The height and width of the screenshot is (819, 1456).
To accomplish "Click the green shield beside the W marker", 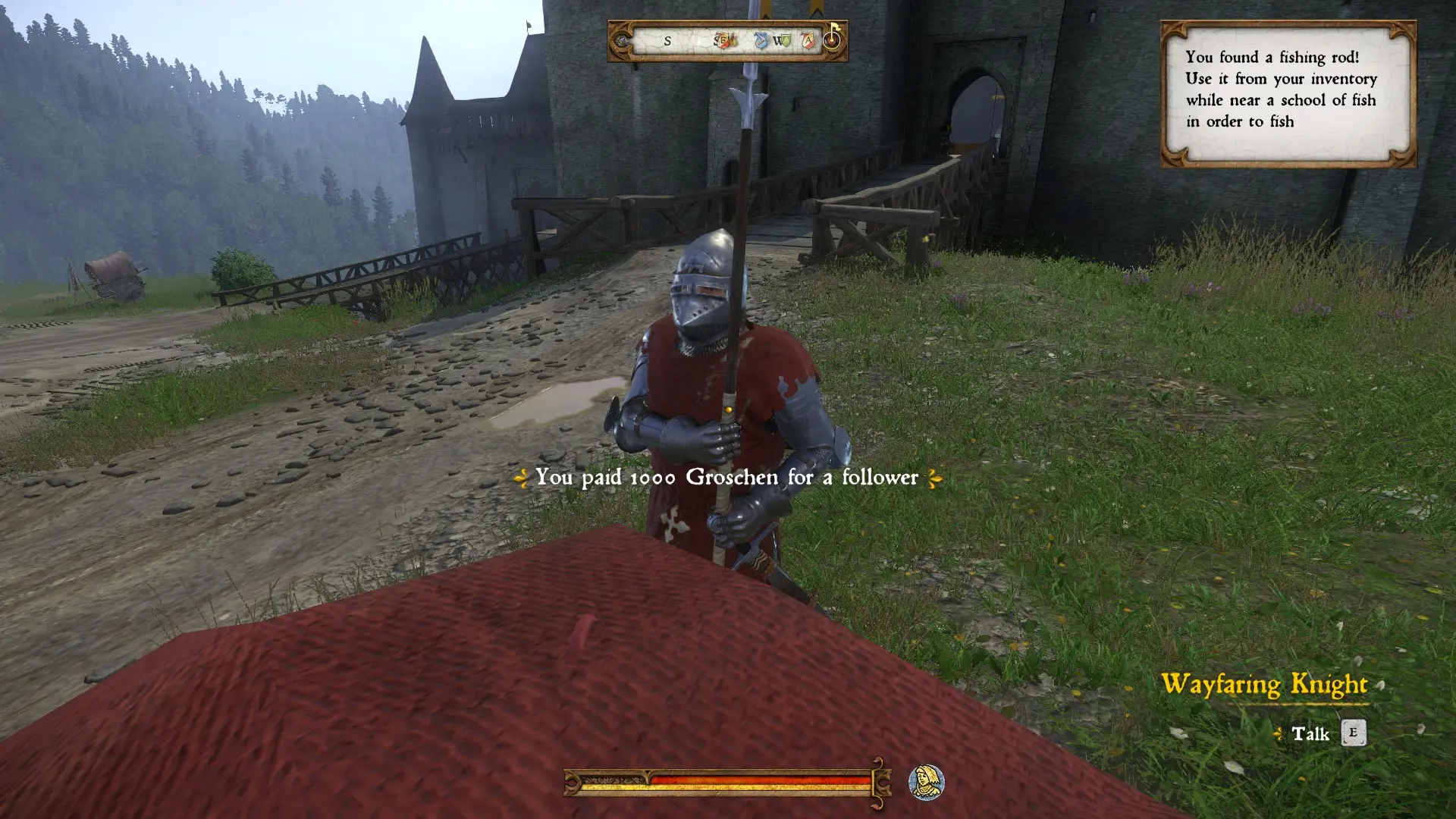I will pos(786,41).
